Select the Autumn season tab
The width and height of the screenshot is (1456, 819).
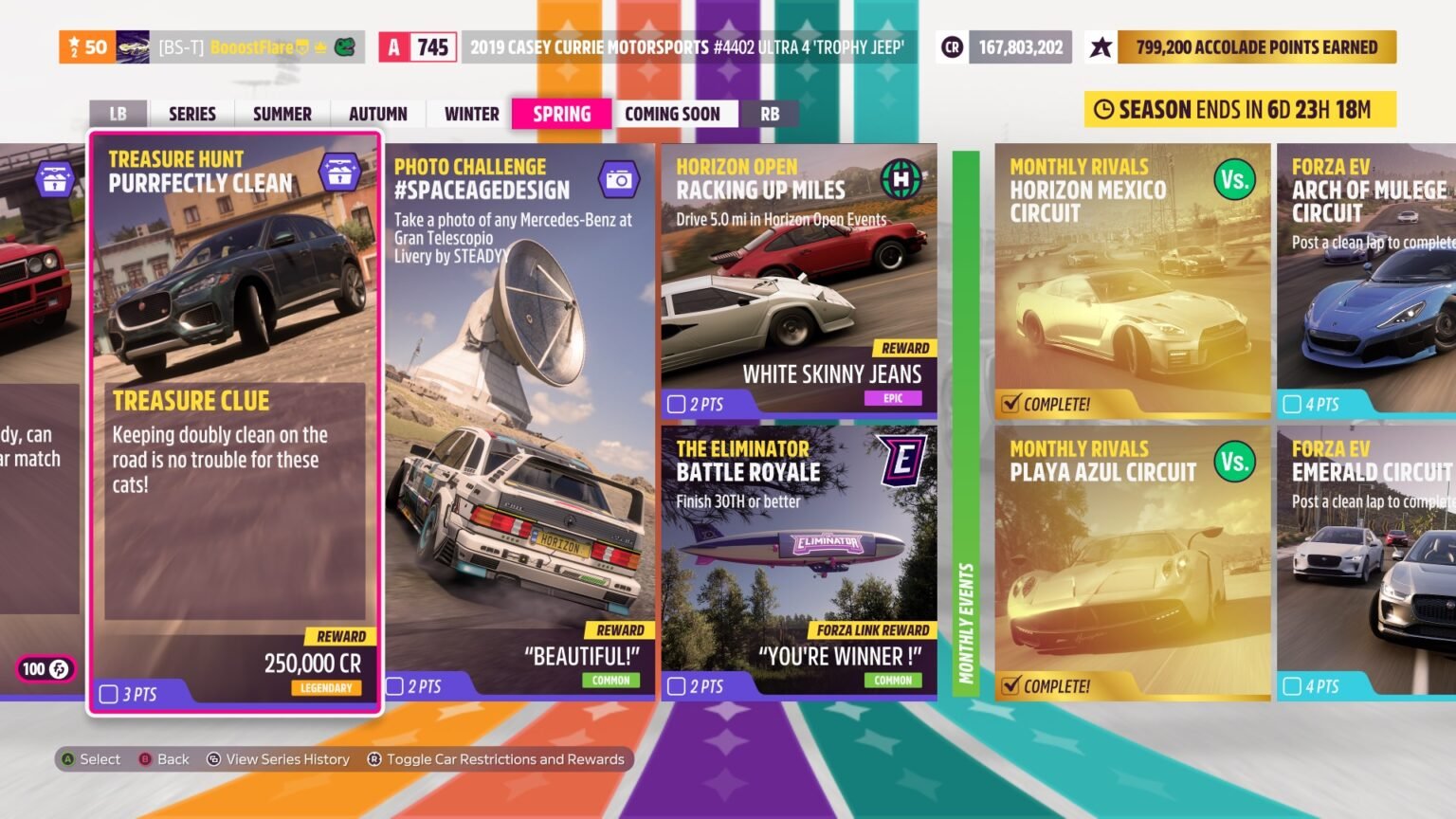tap(377, 114)
